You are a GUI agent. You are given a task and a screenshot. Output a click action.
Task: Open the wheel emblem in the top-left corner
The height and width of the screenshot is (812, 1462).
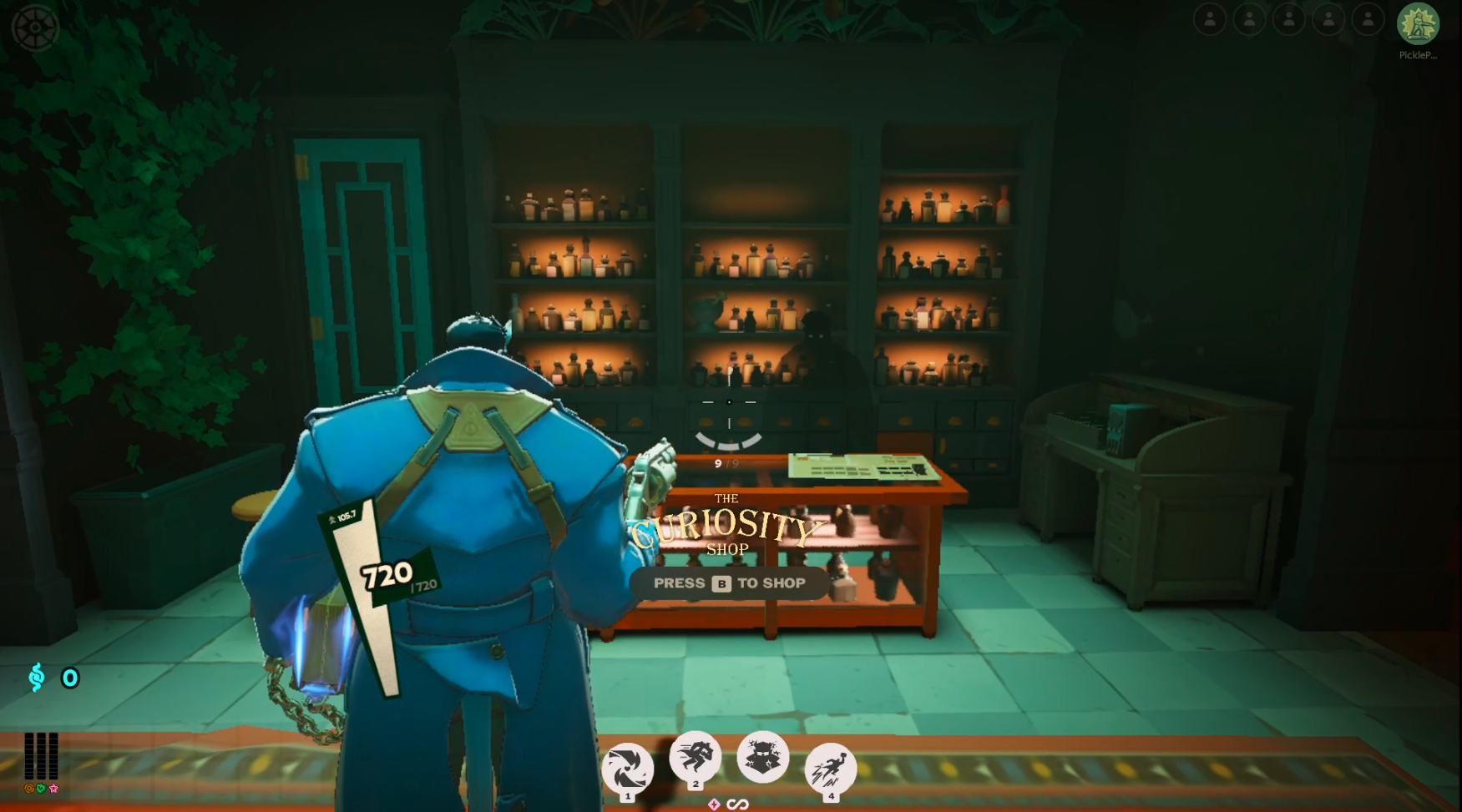35,28
